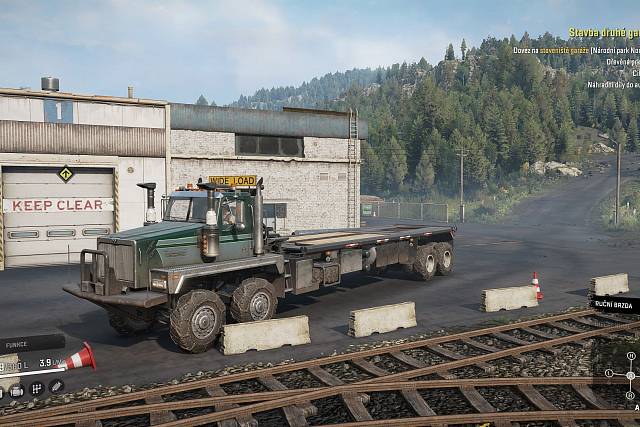
Task: Select L gear on the gearbox diagram
Action: point(609,373)
